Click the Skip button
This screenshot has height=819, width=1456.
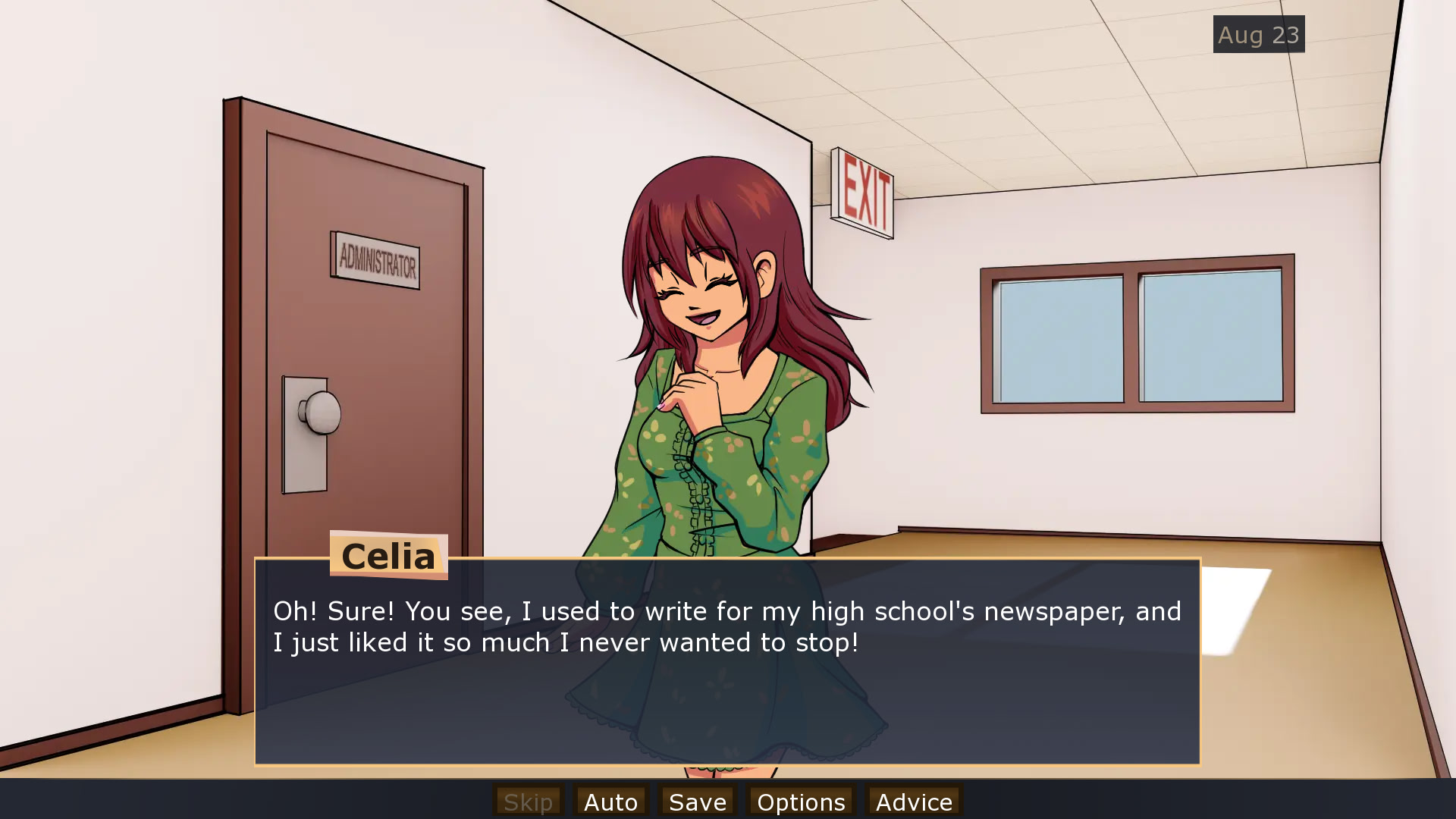(x=529, y=802)
